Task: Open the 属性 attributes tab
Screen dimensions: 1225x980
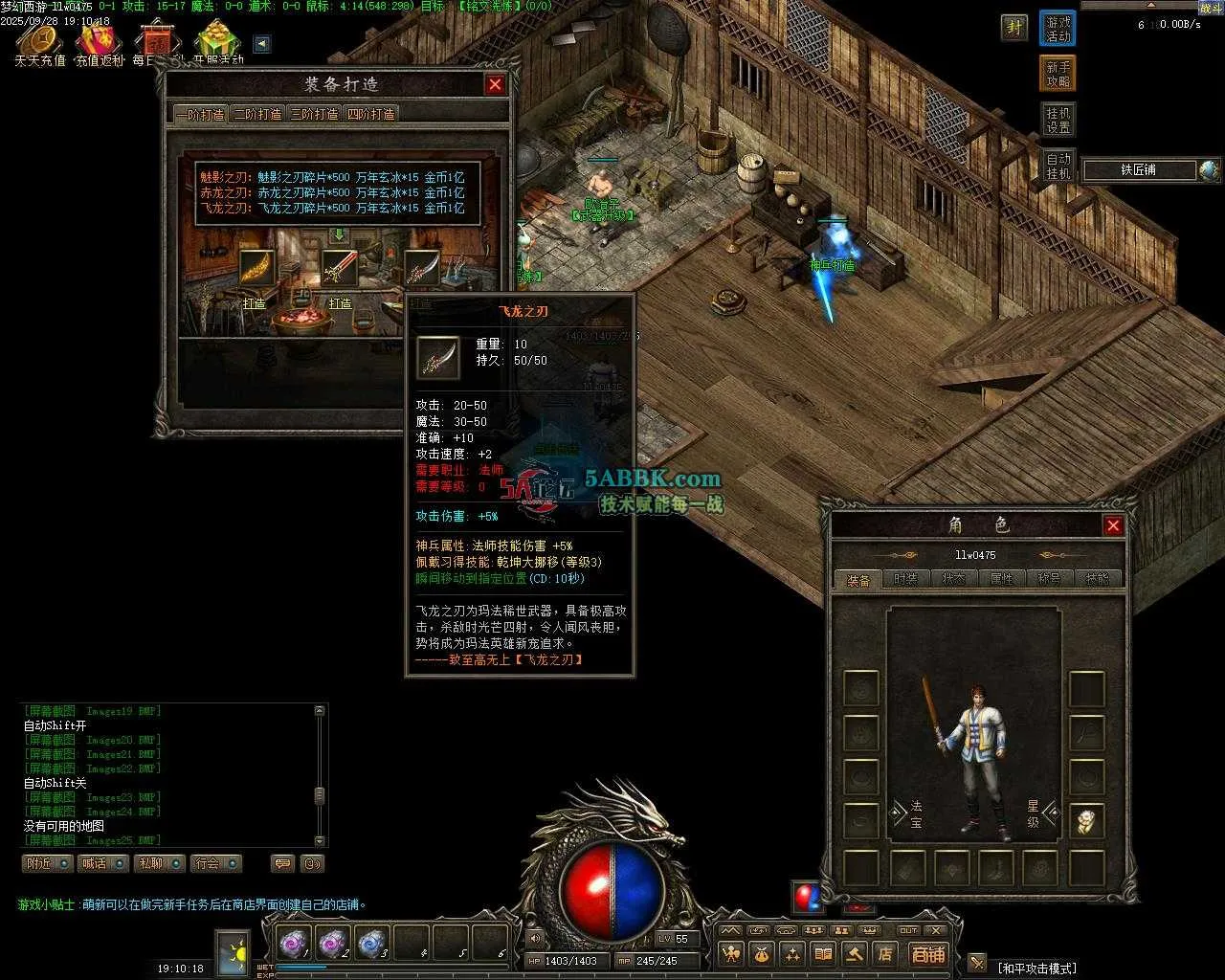Action: tap(1001, 579)
